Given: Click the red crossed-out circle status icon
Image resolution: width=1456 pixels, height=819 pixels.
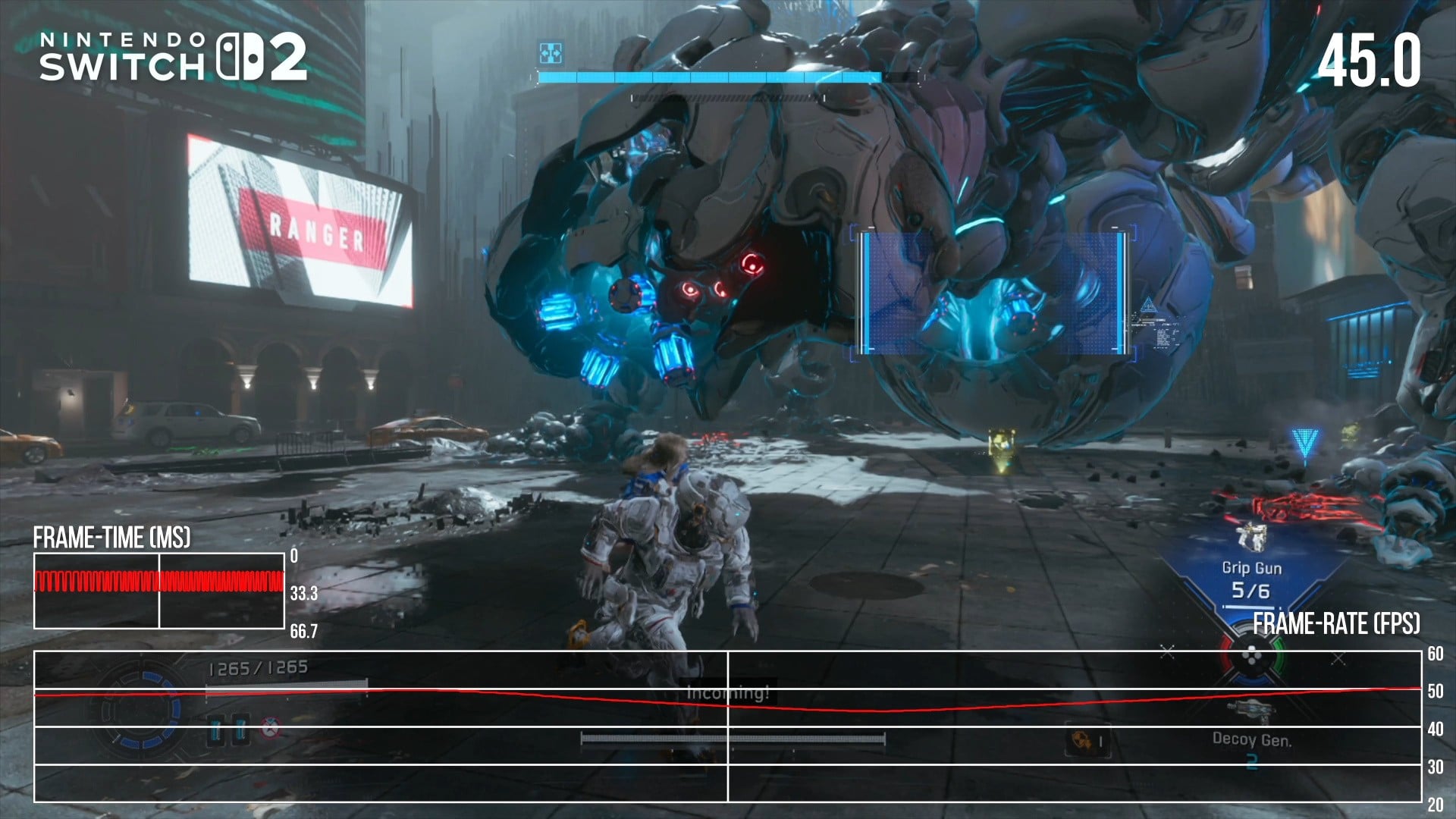Looking at the screenshot, I should click(269, 728).
